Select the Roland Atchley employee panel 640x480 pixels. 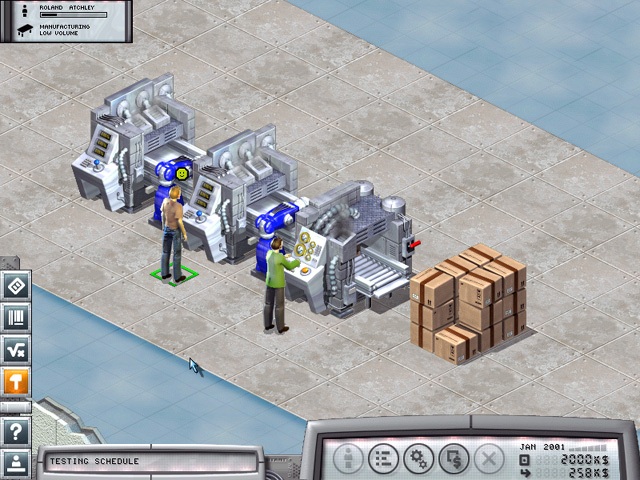click(x=66, y=21)
